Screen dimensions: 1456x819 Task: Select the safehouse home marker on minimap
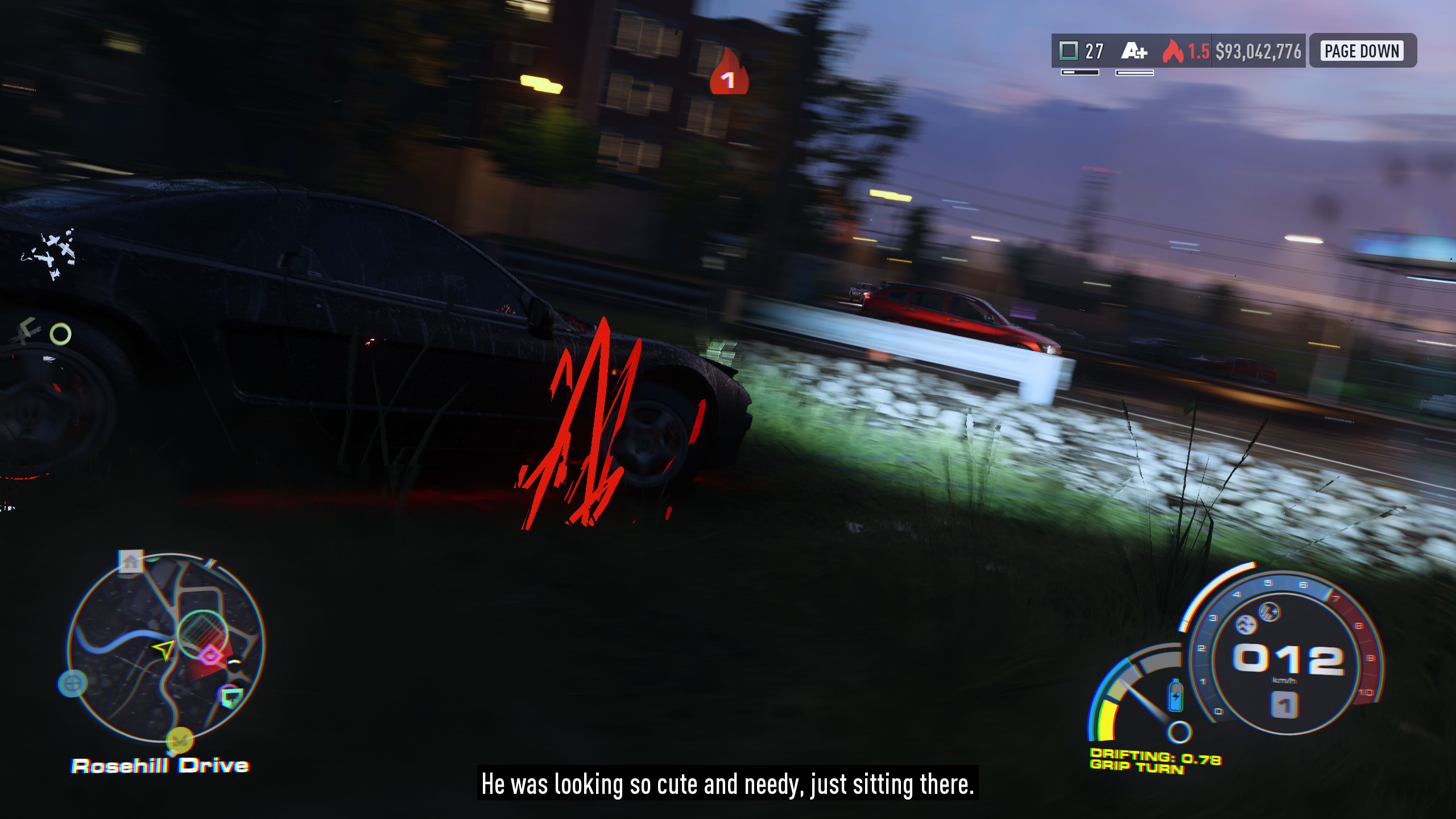tap(131, 562)
